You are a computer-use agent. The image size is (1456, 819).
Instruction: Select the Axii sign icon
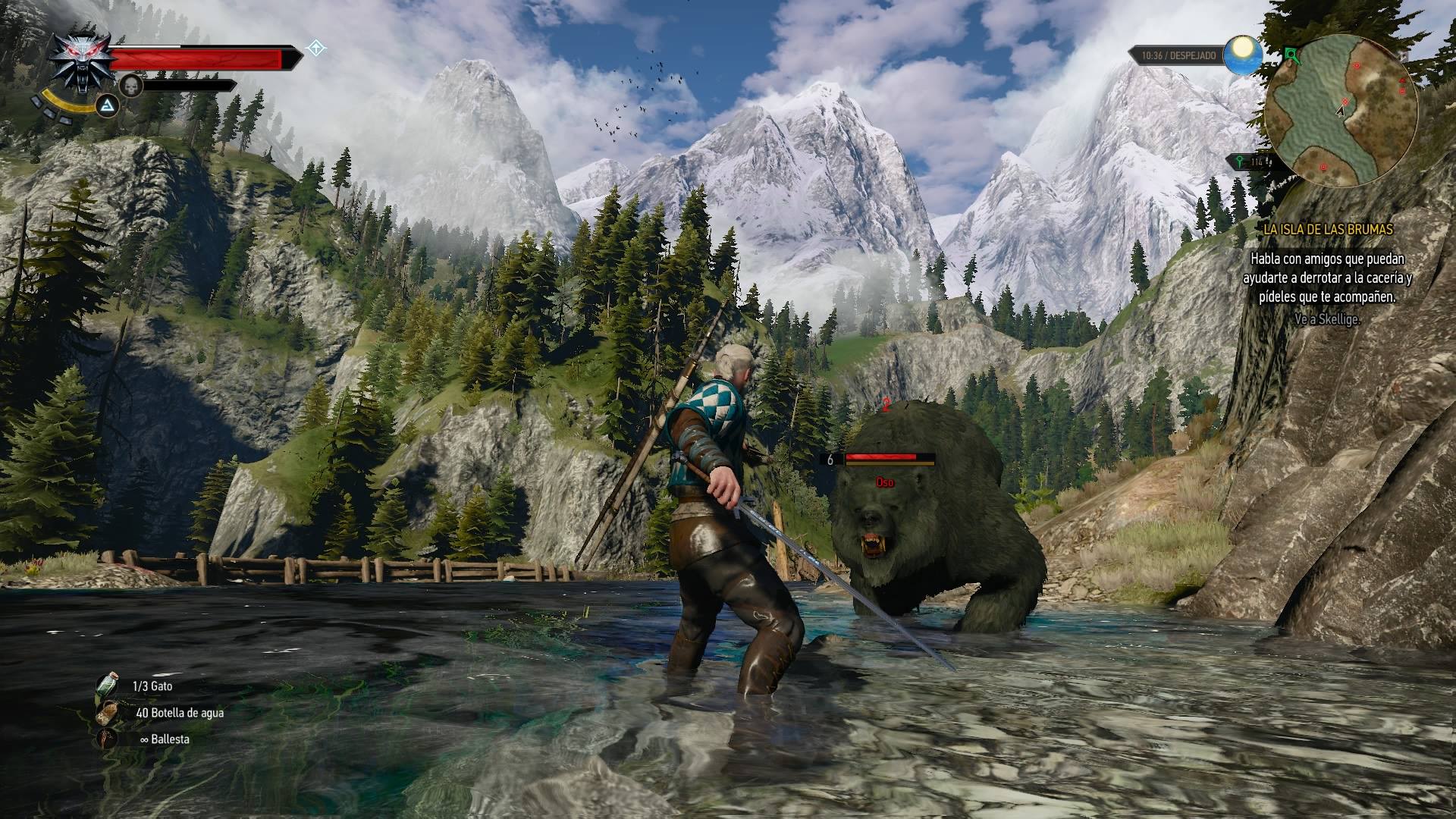(x=108, y=105)
